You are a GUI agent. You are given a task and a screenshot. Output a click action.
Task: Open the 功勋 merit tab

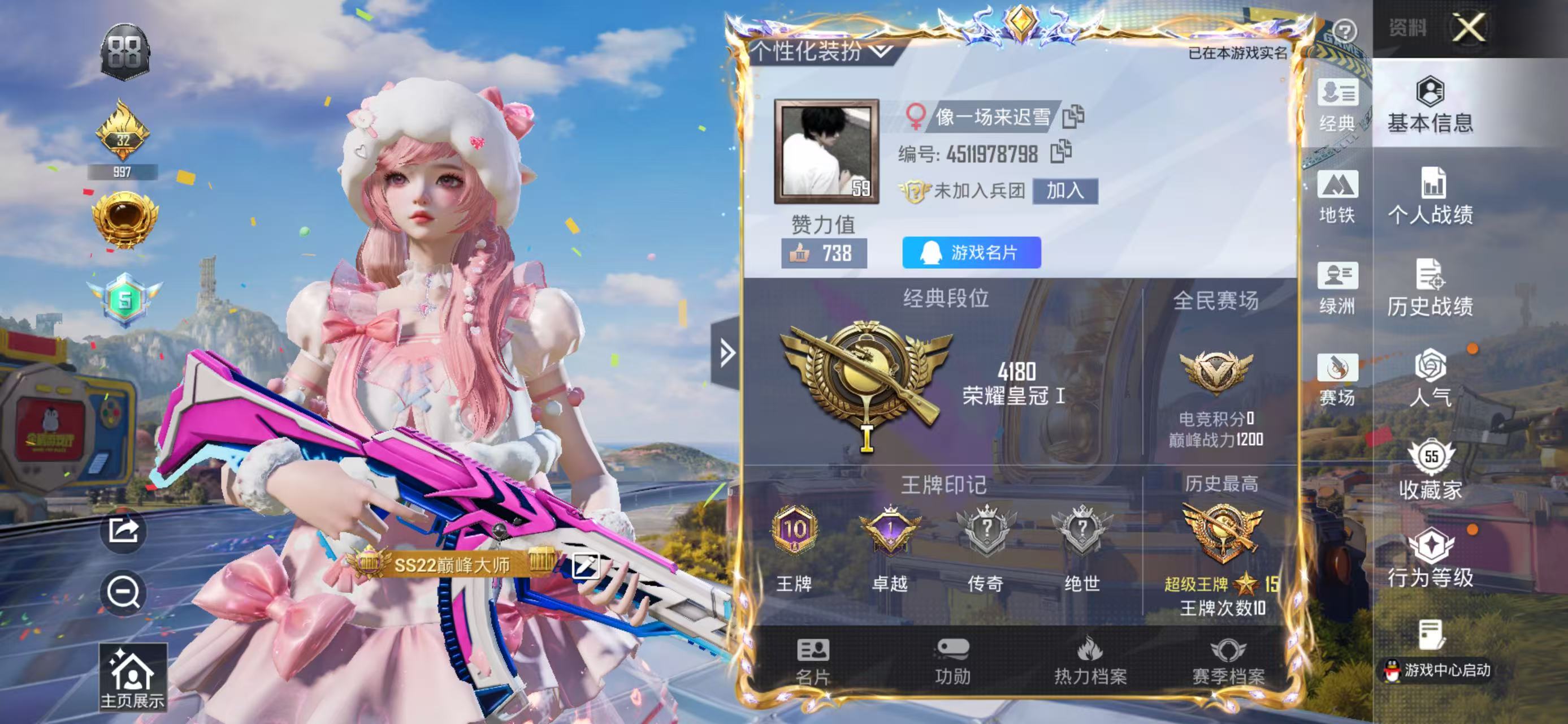tap(952, 661)
